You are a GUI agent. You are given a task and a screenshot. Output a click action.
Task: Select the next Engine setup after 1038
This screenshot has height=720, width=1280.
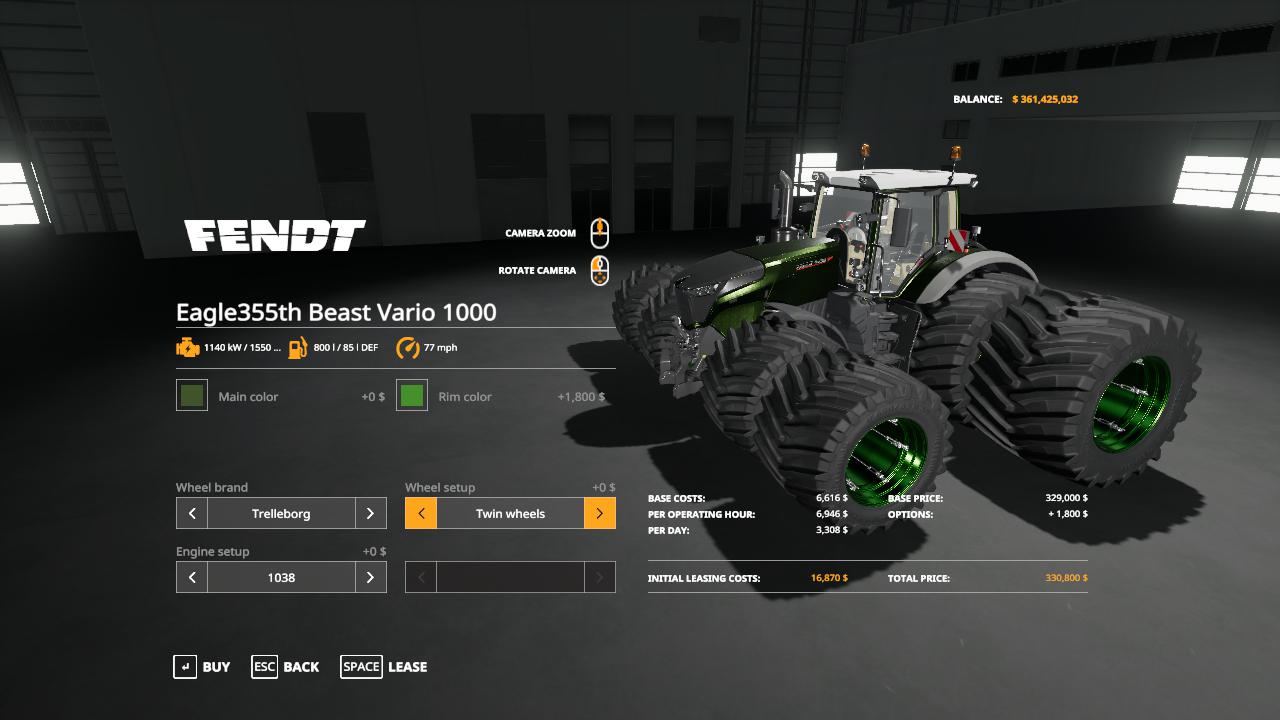coord(370,577)
